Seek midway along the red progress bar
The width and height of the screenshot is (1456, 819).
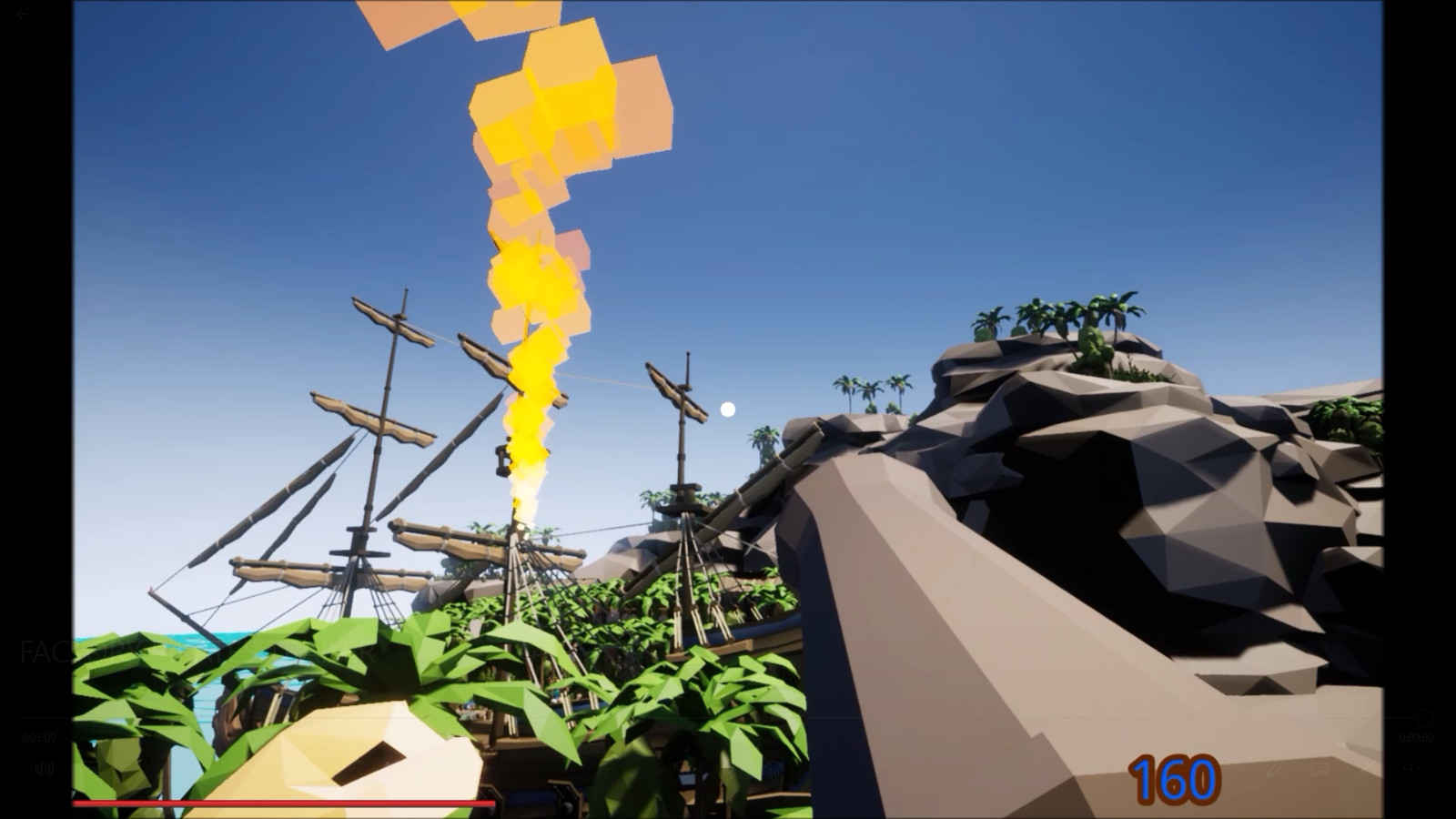pos(282,804)
